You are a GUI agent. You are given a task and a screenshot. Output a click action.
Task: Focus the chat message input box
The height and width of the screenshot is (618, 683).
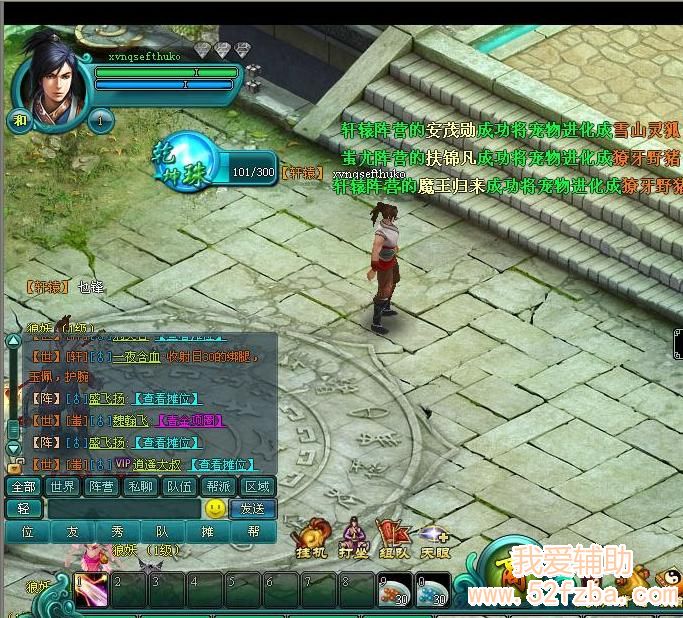(123, 509)
